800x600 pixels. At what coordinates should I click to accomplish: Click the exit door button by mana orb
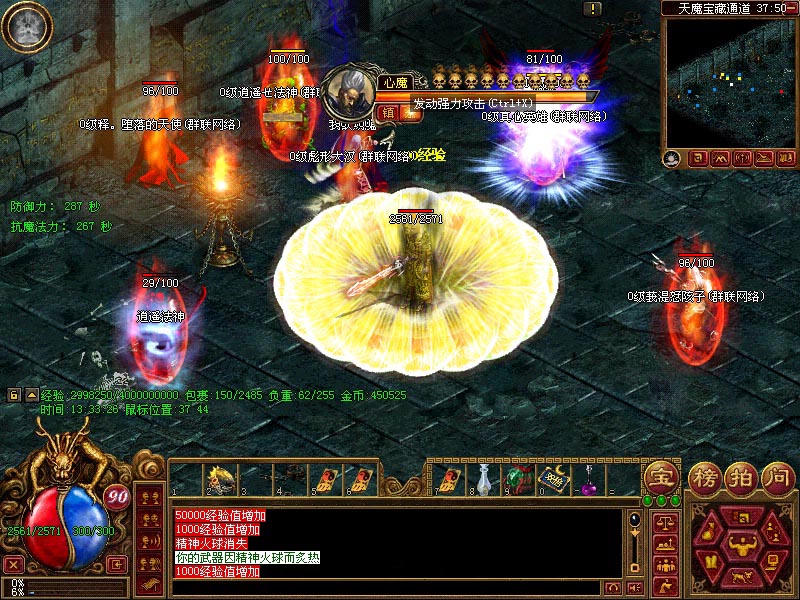117,564
